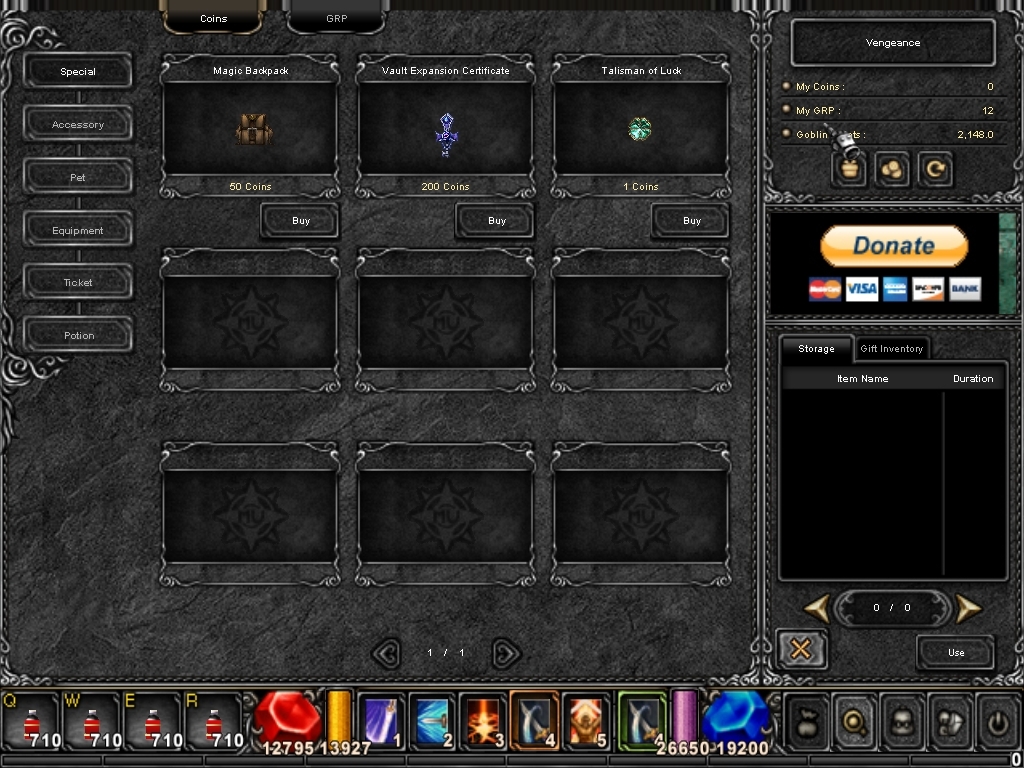1024x768 pixels.
Task: Buy the Magic Backpack
Action: tap(300, 221)
